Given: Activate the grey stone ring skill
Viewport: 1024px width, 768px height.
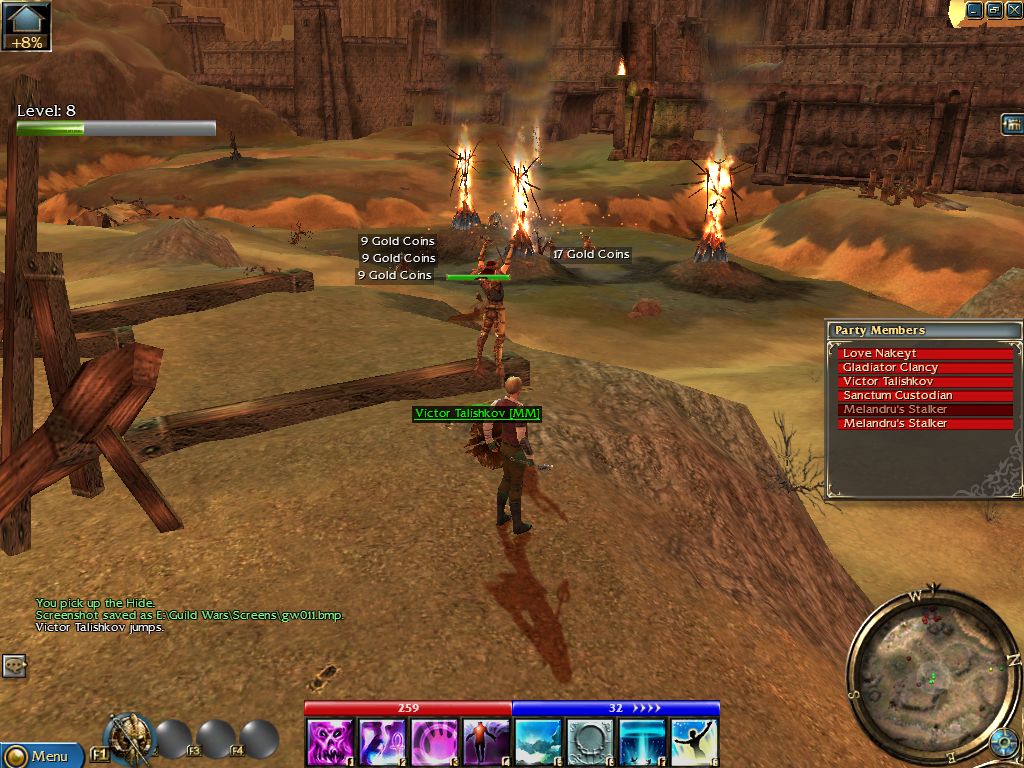Looking at the screenshot, I should point(590,742).
